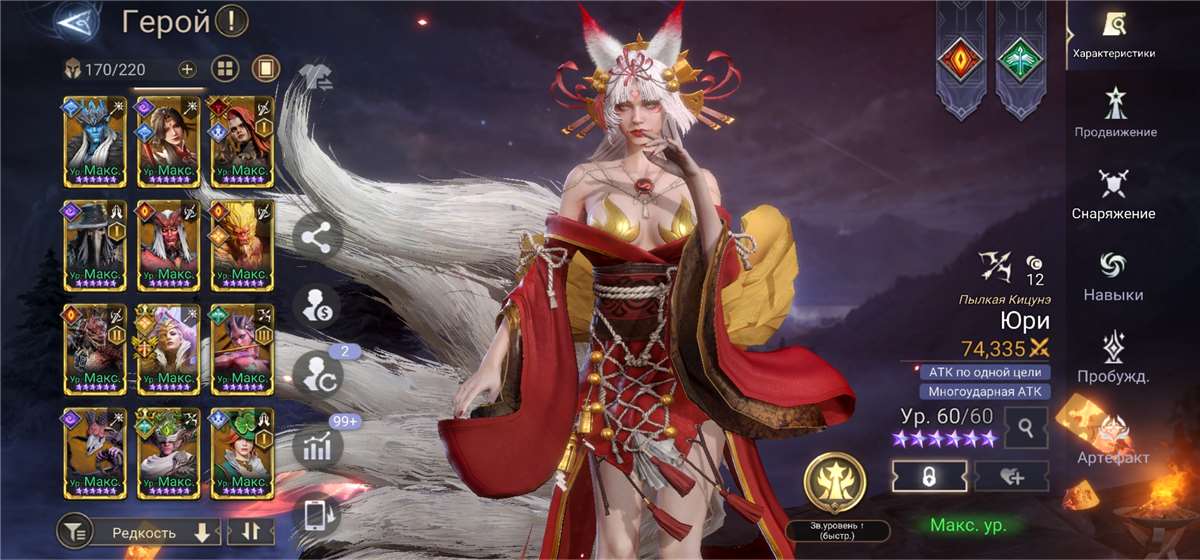Open the Снаряжение tab

(1113, 194)
